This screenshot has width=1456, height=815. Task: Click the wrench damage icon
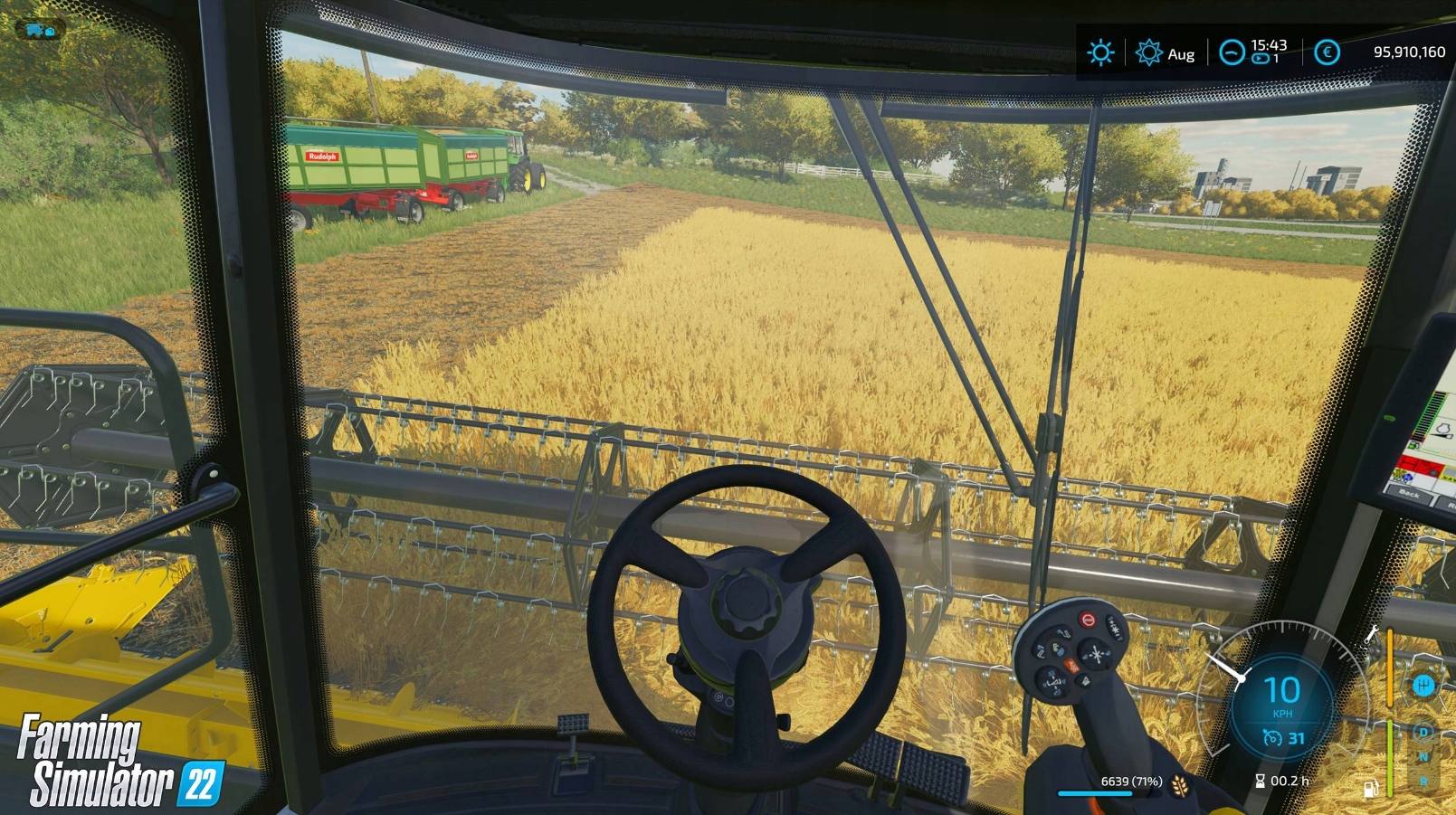(x=1372, y=634)
